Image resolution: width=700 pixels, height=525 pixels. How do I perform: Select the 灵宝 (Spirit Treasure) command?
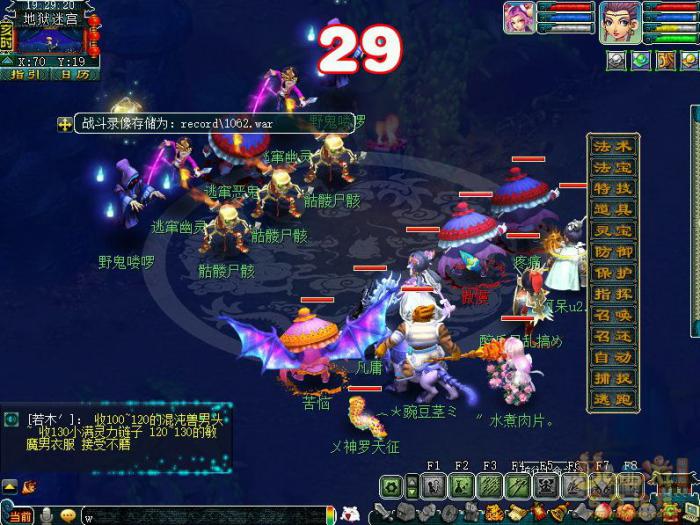[x=613, y=230]
